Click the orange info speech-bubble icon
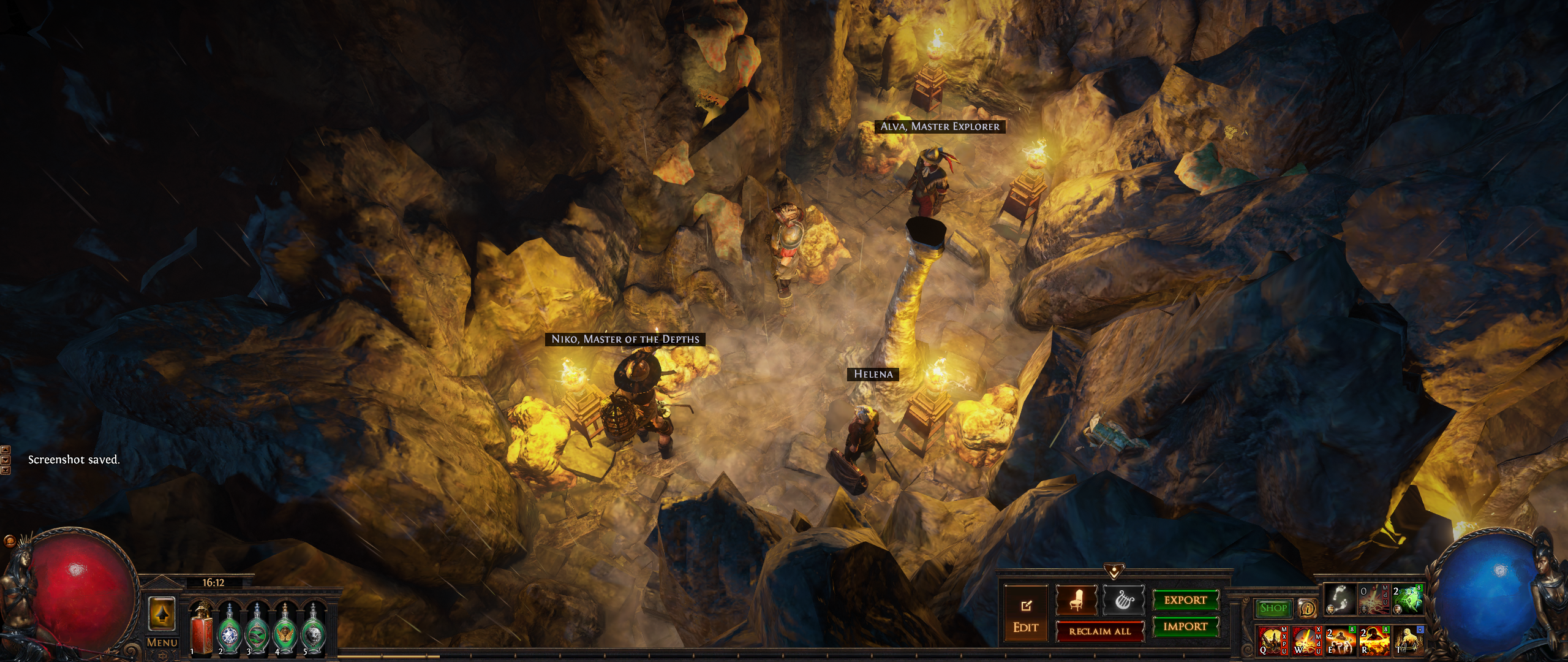The width and height of the screenshot is (1568, 662). pos(1308,608)
